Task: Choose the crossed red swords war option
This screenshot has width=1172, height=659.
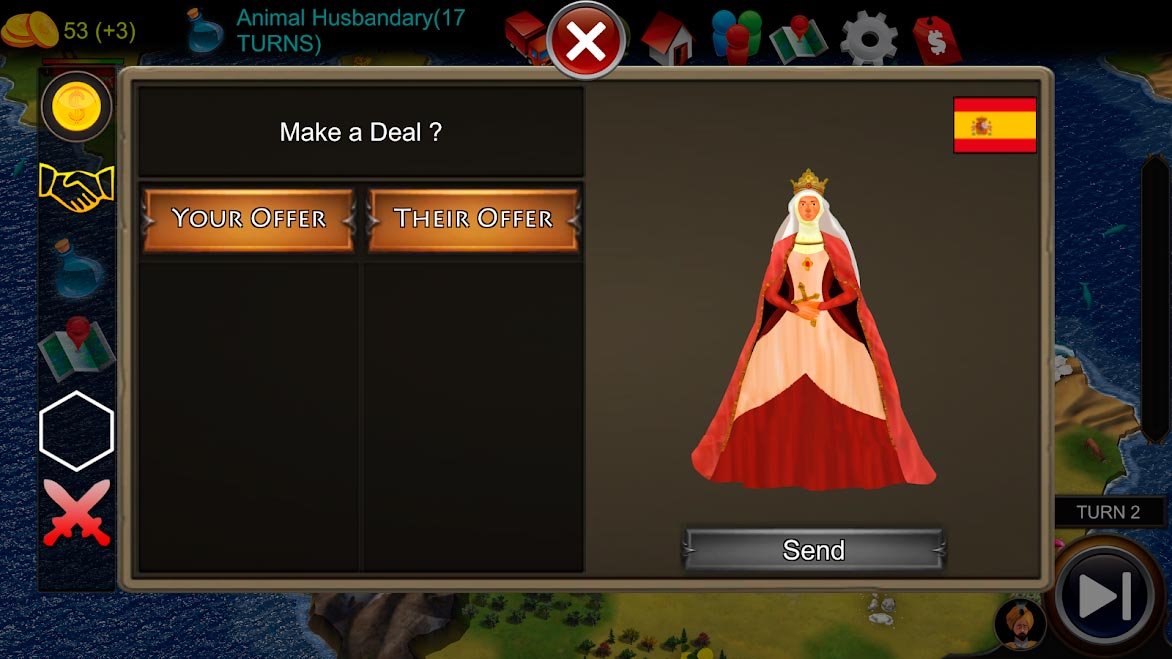Action: (x=76, y=512)
